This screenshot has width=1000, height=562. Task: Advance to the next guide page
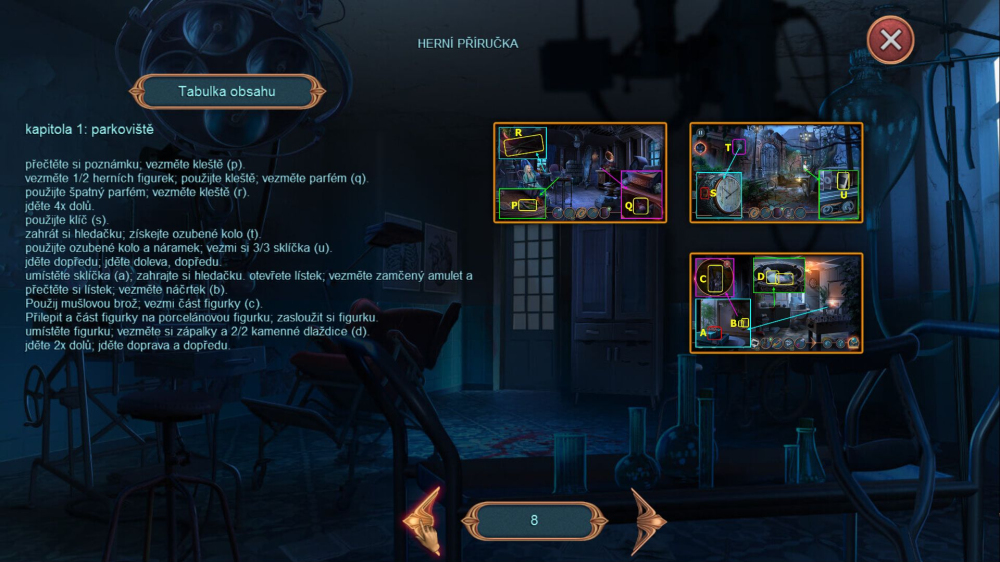646,520
